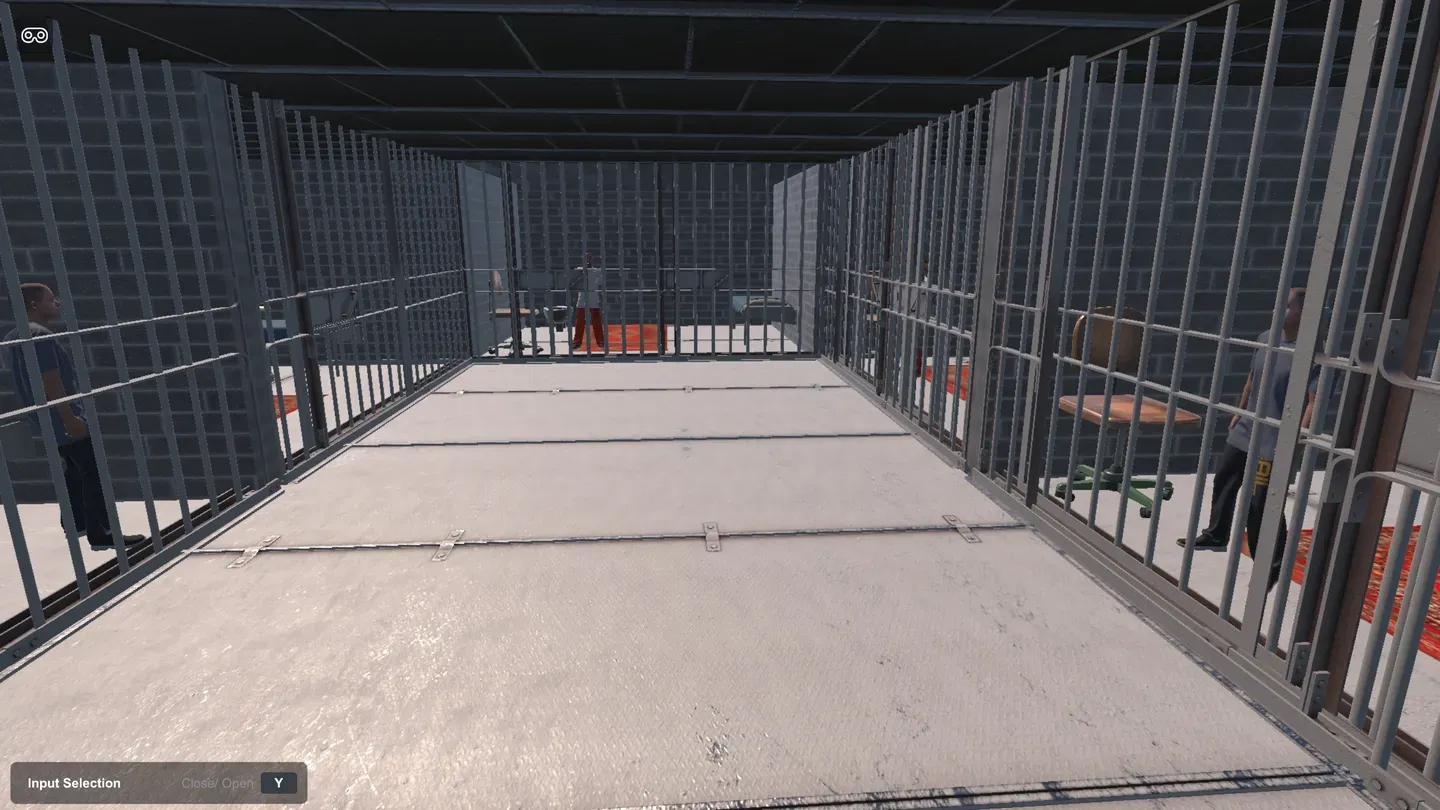
Task: Select the inmate in the far cell
Action: pos(588,300)
